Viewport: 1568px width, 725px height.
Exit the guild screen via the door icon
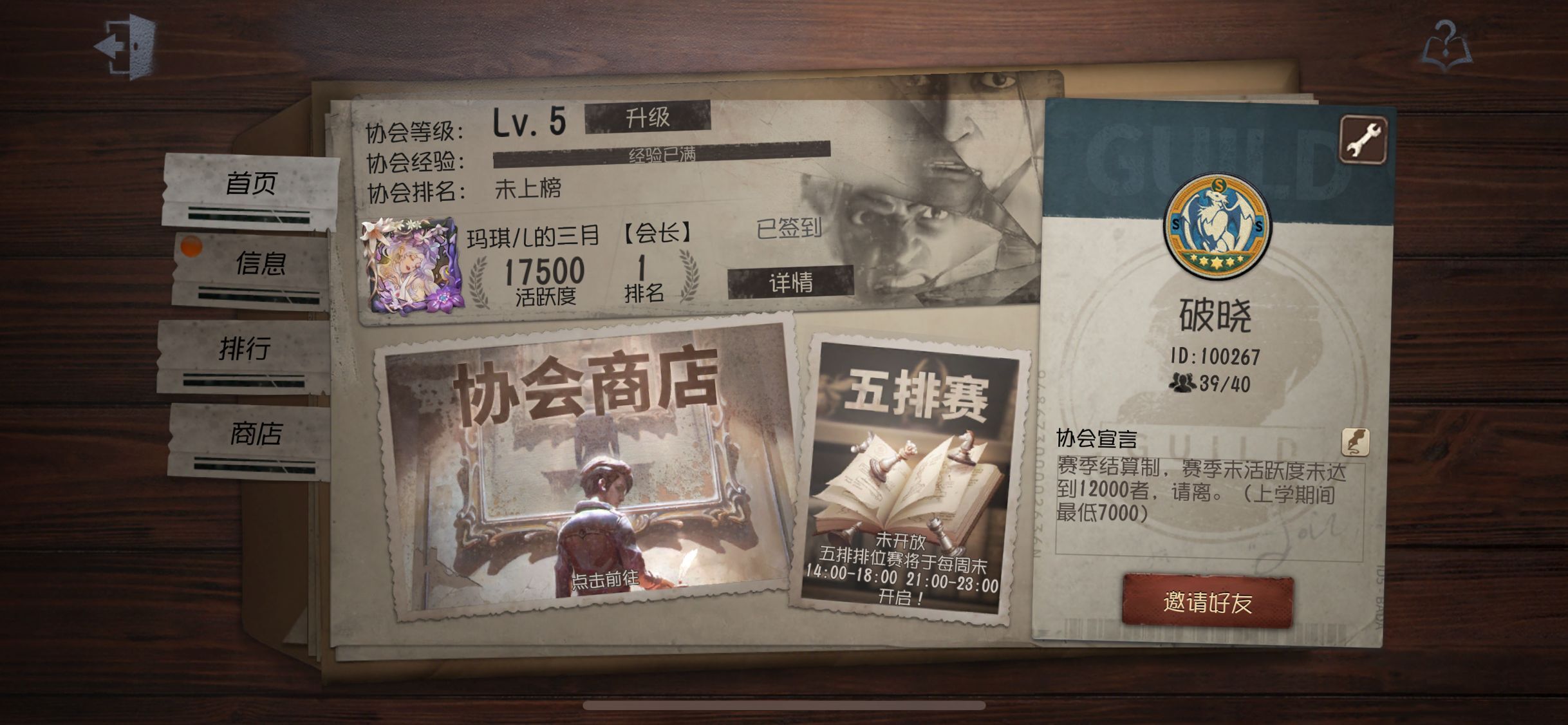coord(126,46)
